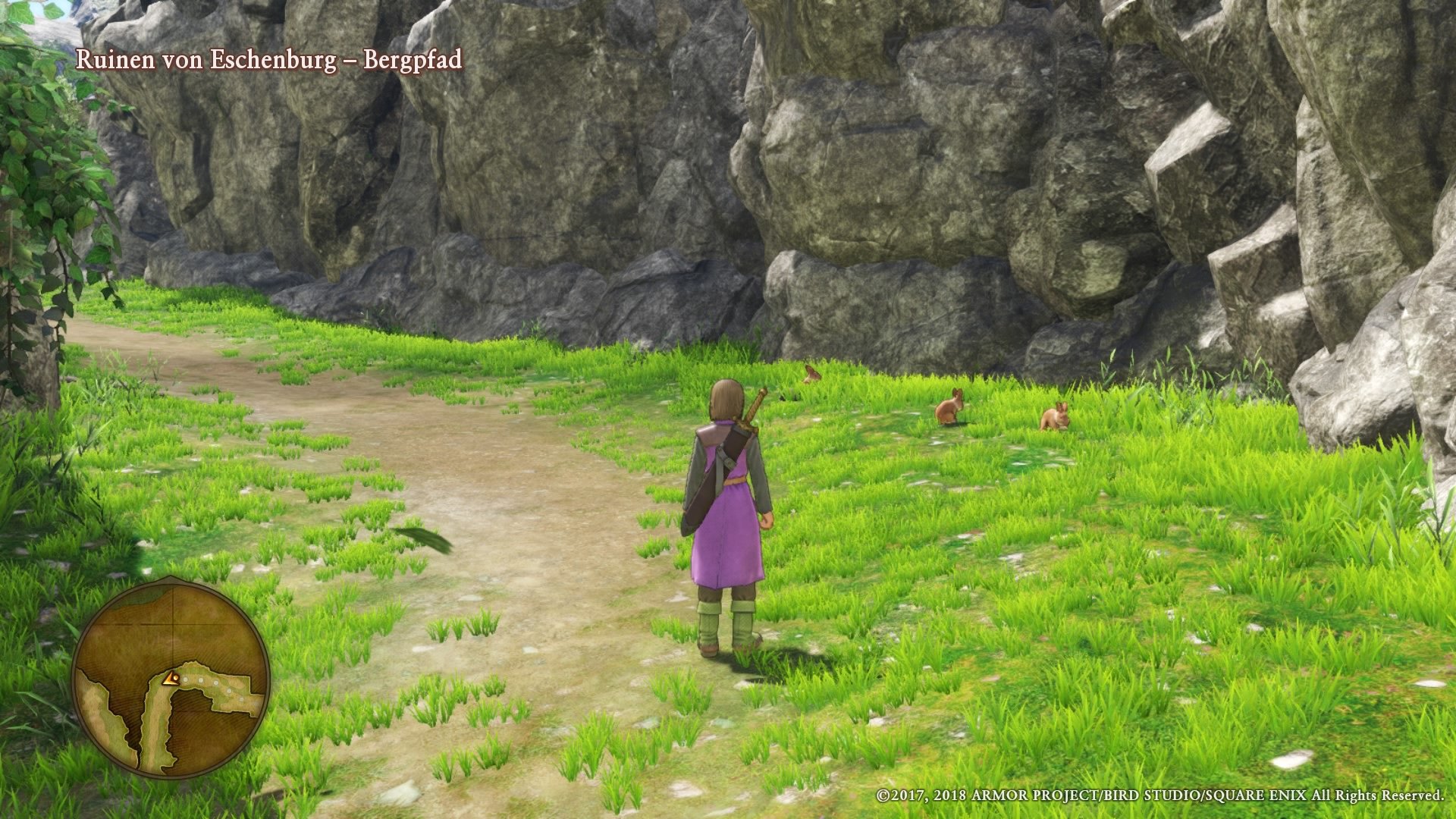The height and width of the screenshot is (819, 1456).
Task: Click the rabbit by the right rock wall
Action: pos(1056,417)
